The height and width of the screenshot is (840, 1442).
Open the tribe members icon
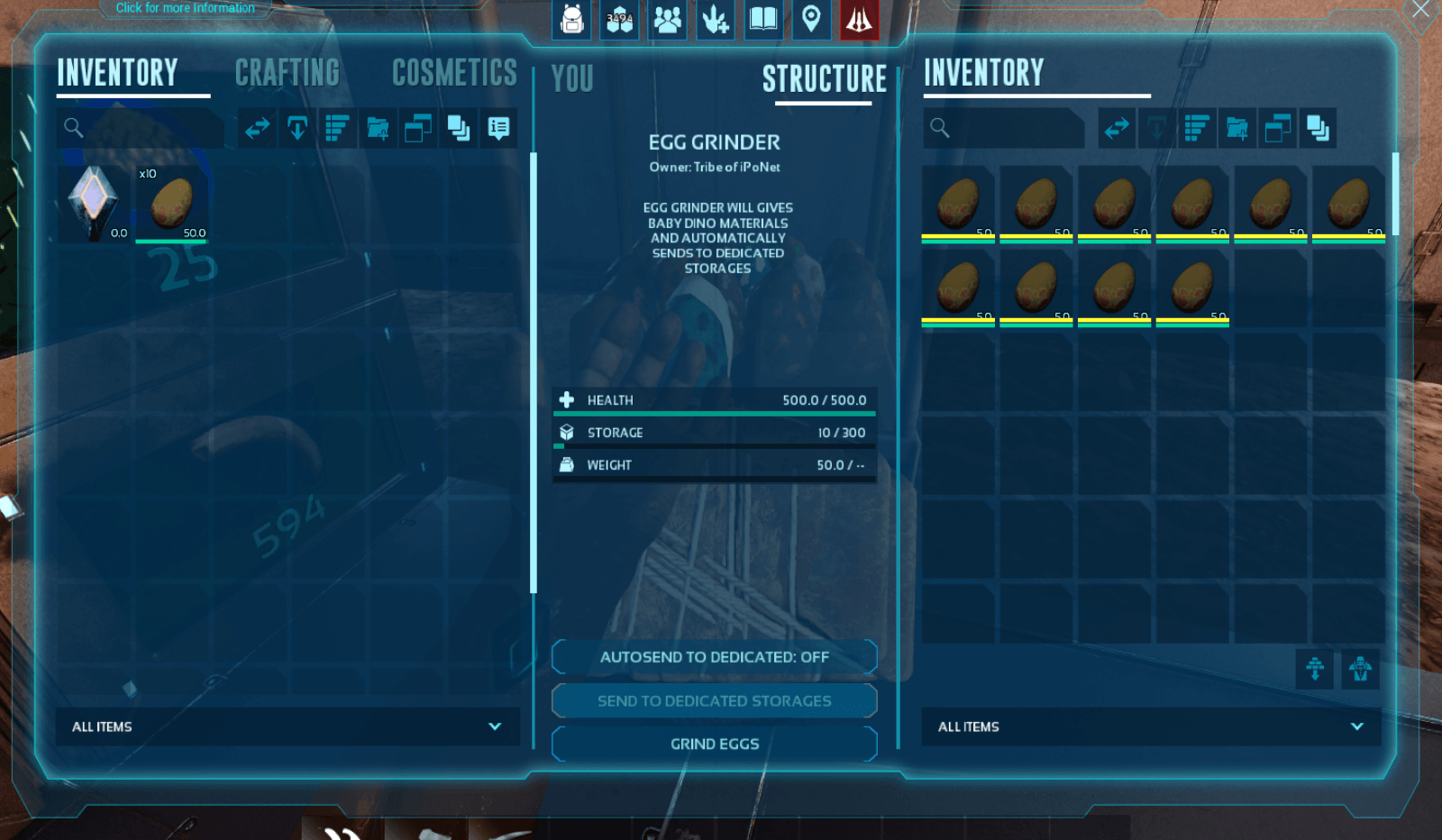[x=668, y=19]
